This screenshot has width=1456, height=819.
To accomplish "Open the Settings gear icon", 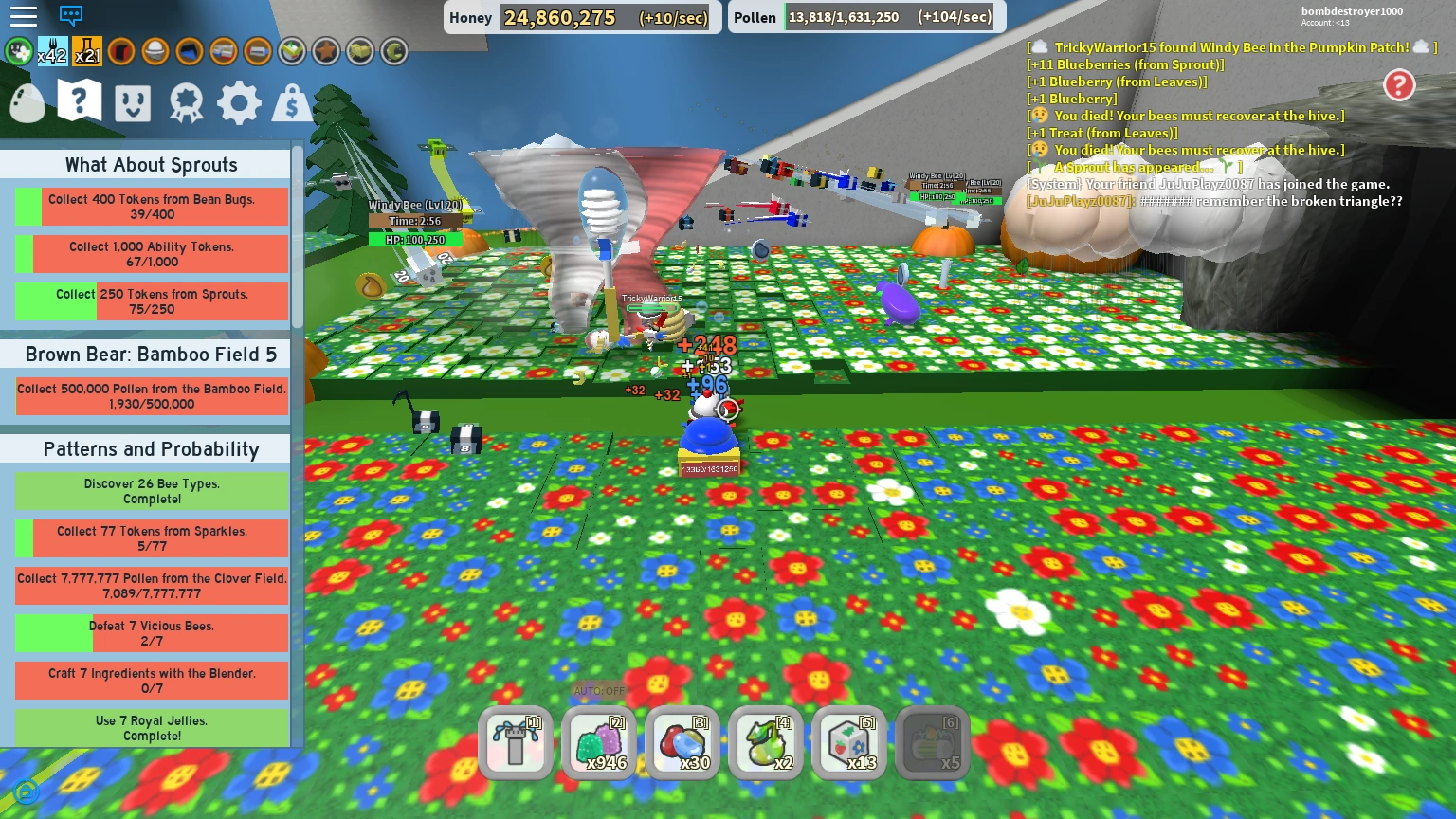I will click(x=239, y=102).
